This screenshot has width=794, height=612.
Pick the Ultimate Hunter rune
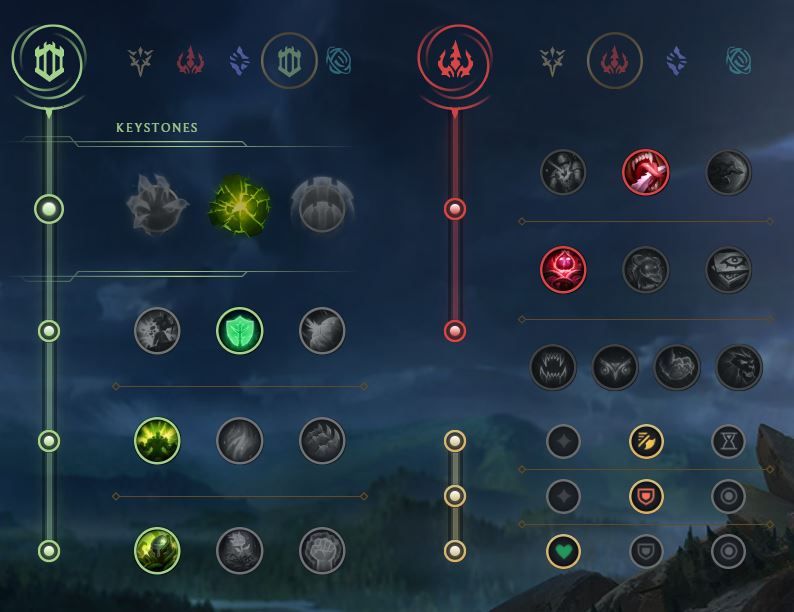coord(739,368)
